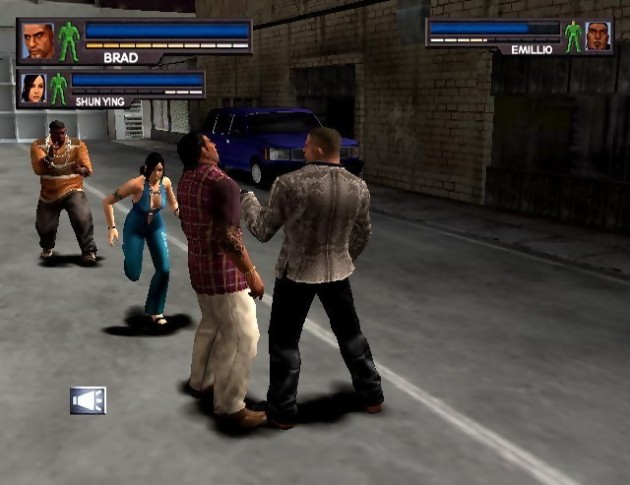Choose Emillio's enemy portrait
This screenshot has width=630, height=485.
pyautogui.click(x=598, y=36)
